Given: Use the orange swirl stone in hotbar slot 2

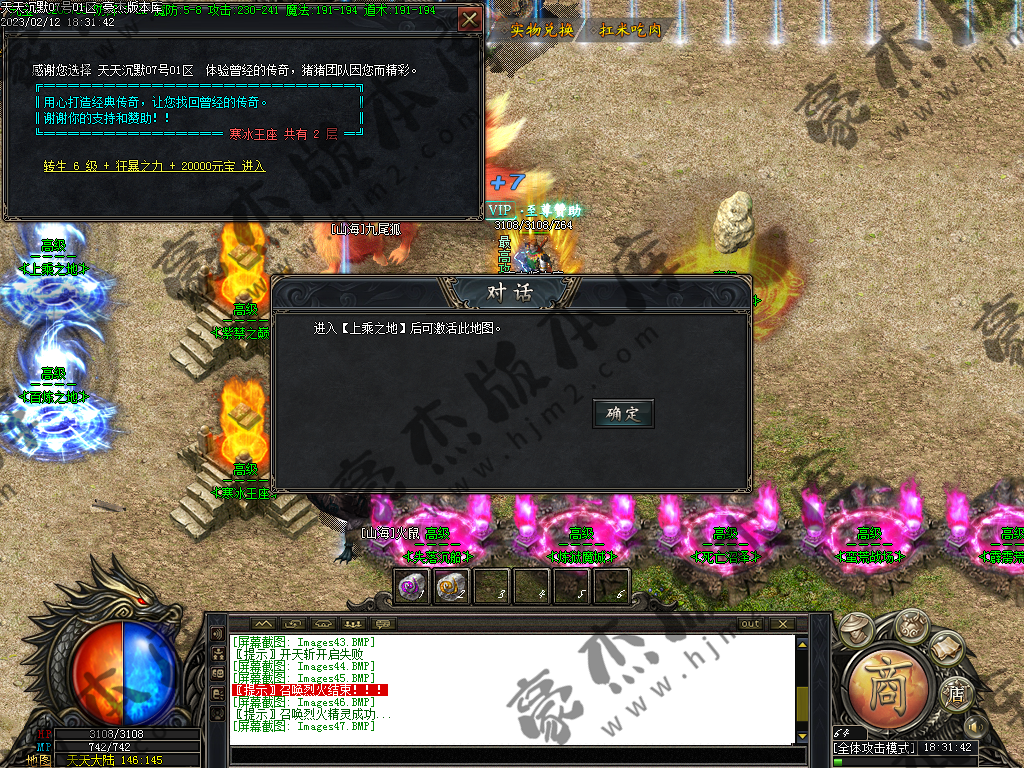Looking at the screenshot, I should [452, 587].
